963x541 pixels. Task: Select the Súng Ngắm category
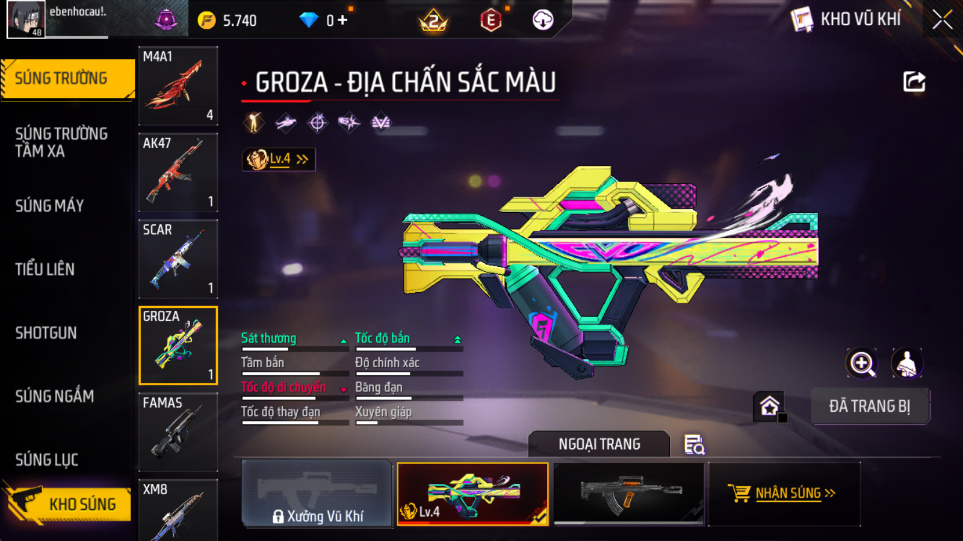click(x=55, y=397)
